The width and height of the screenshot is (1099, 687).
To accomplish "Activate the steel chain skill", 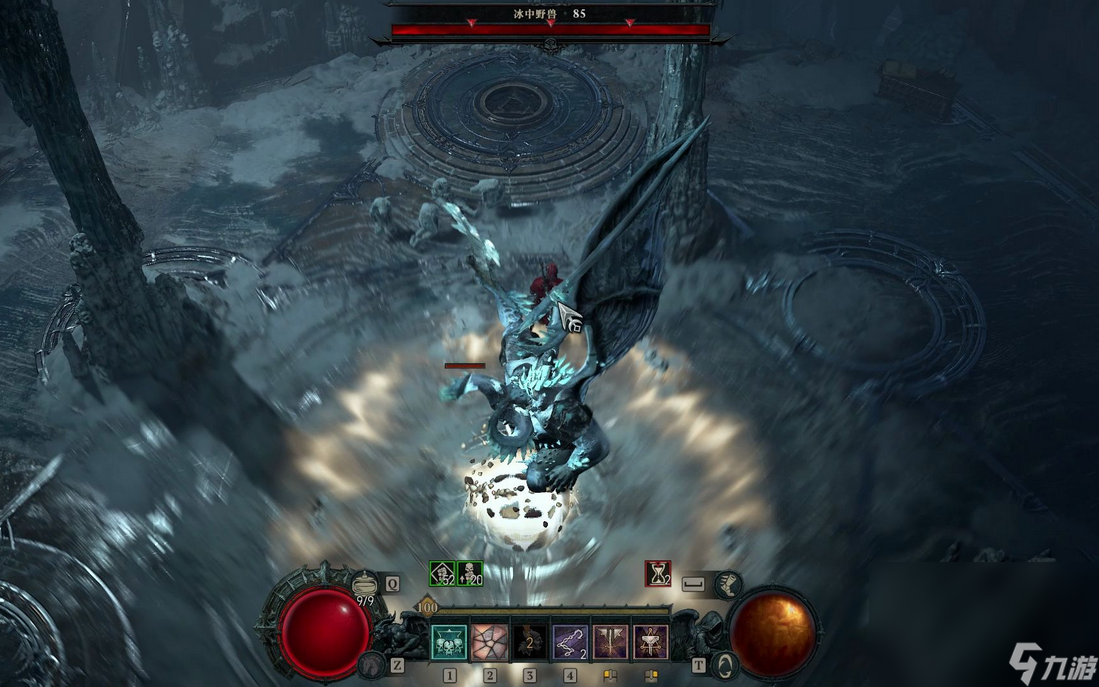I will (570, 642).
